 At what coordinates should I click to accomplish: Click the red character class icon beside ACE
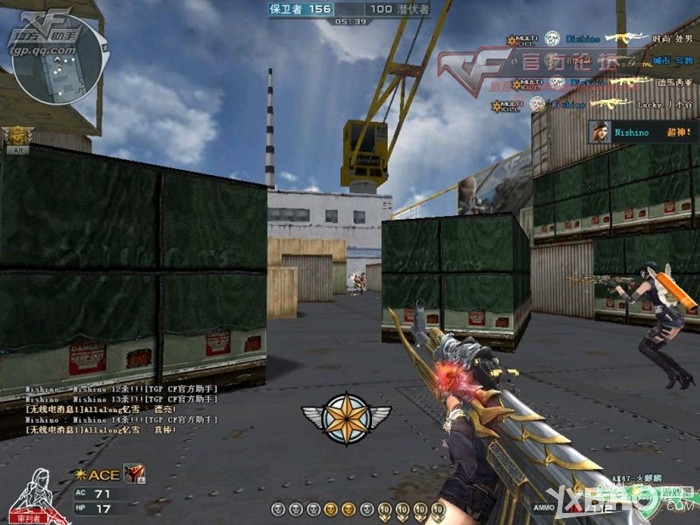(x=133, y=473)
